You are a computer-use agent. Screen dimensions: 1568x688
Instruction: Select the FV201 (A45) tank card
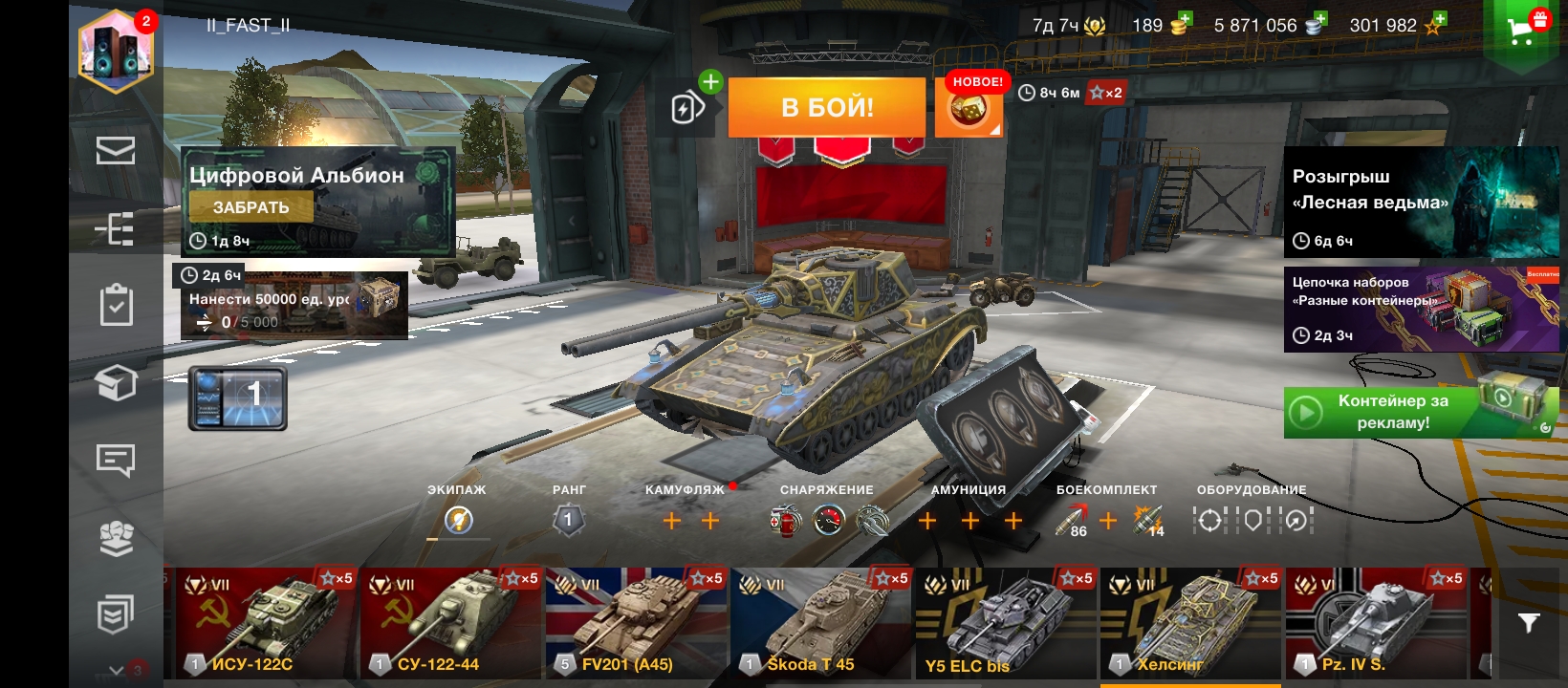tap(635, 623)
